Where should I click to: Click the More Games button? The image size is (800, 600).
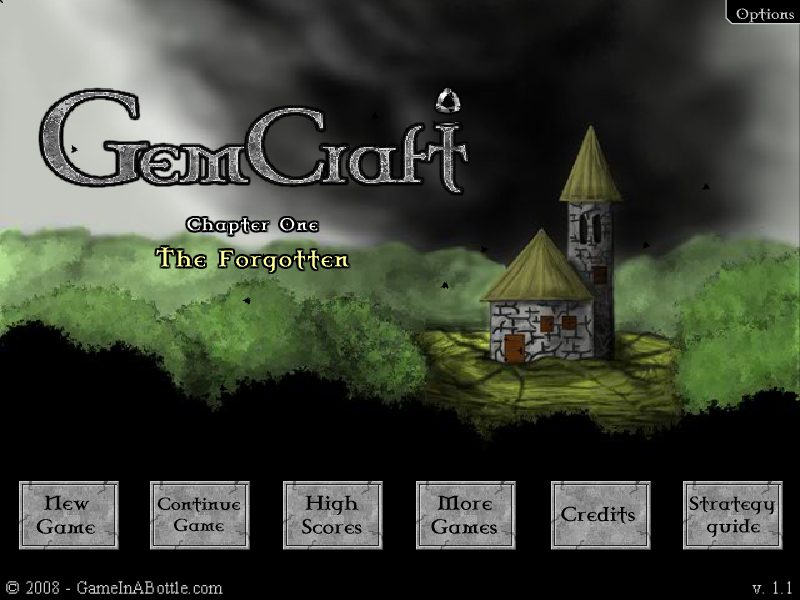[465, 515]
